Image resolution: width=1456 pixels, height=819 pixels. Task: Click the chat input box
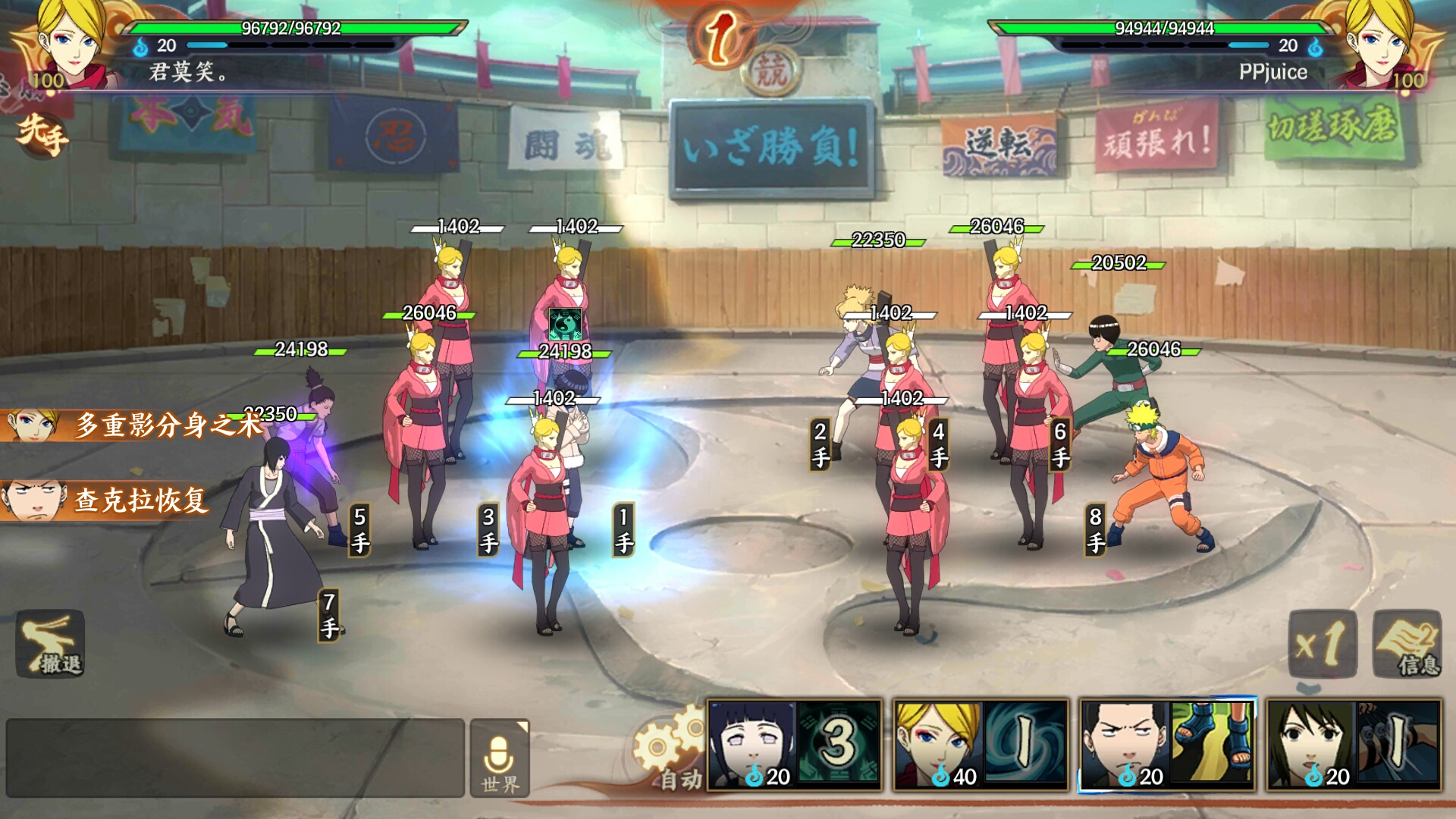[x=235, y=758]
